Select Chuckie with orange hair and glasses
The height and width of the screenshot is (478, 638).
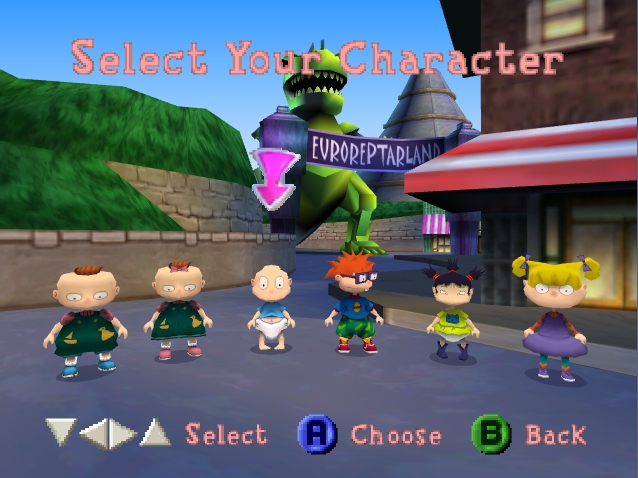pyautogui.click(x=353, y=303)
